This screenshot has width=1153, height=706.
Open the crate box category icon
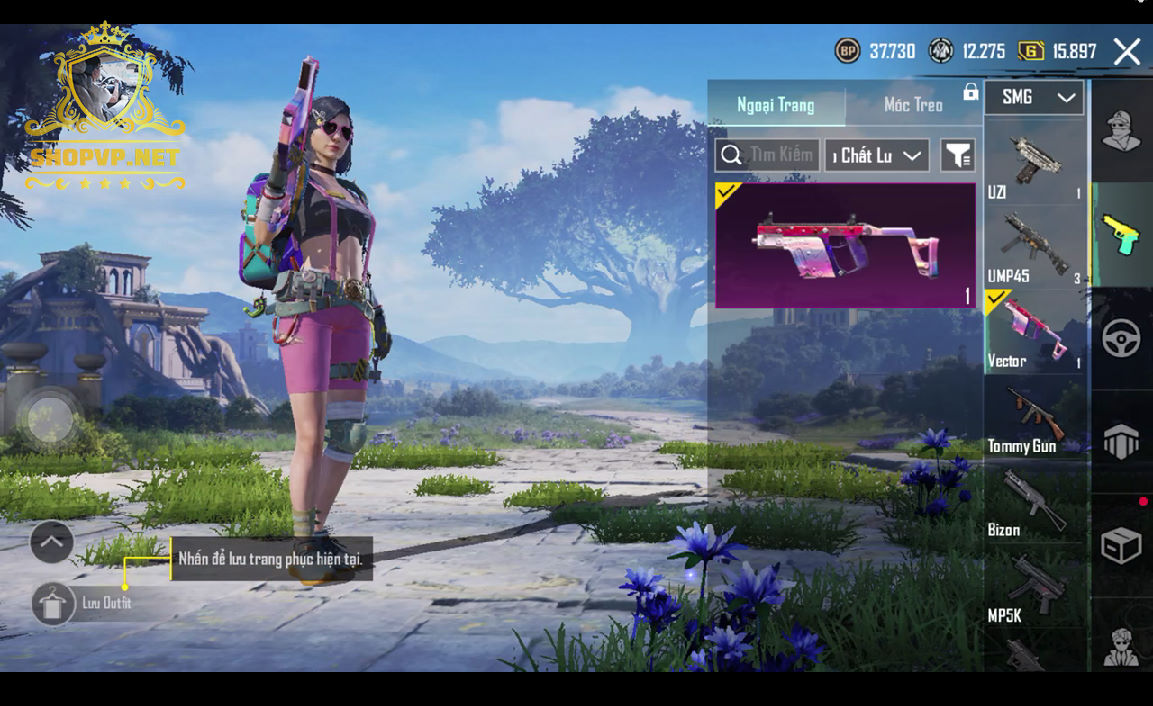click(1121, 546)
